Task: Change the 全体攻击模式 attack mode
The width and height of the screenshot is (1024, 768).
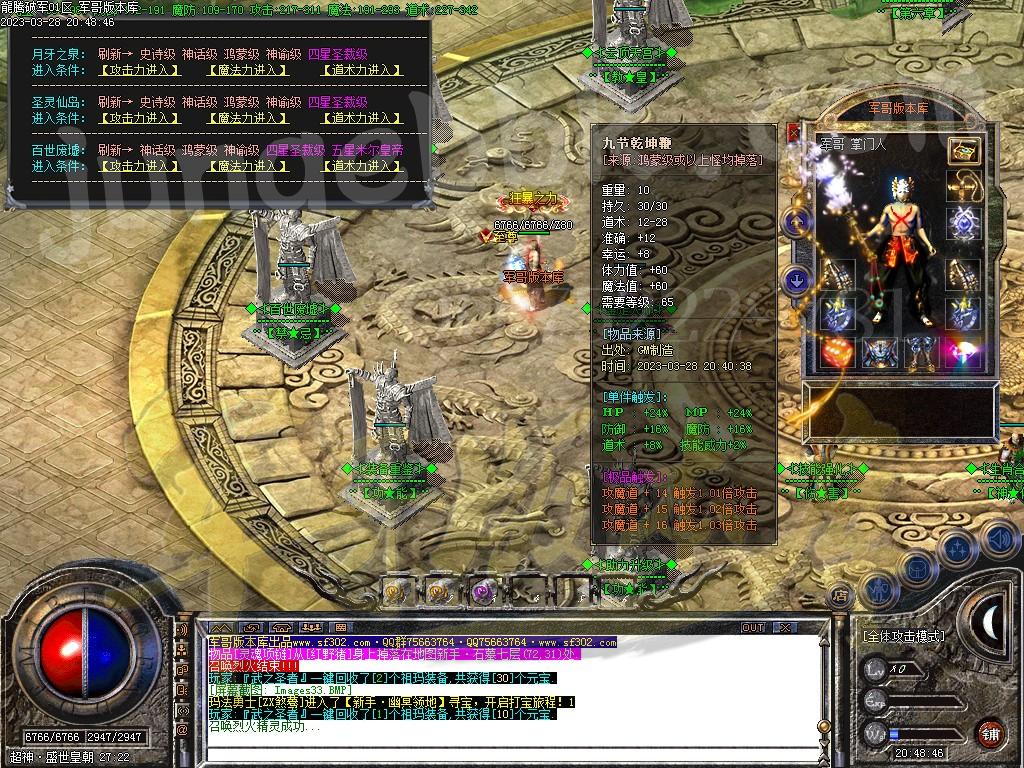Action: (902, 636)
